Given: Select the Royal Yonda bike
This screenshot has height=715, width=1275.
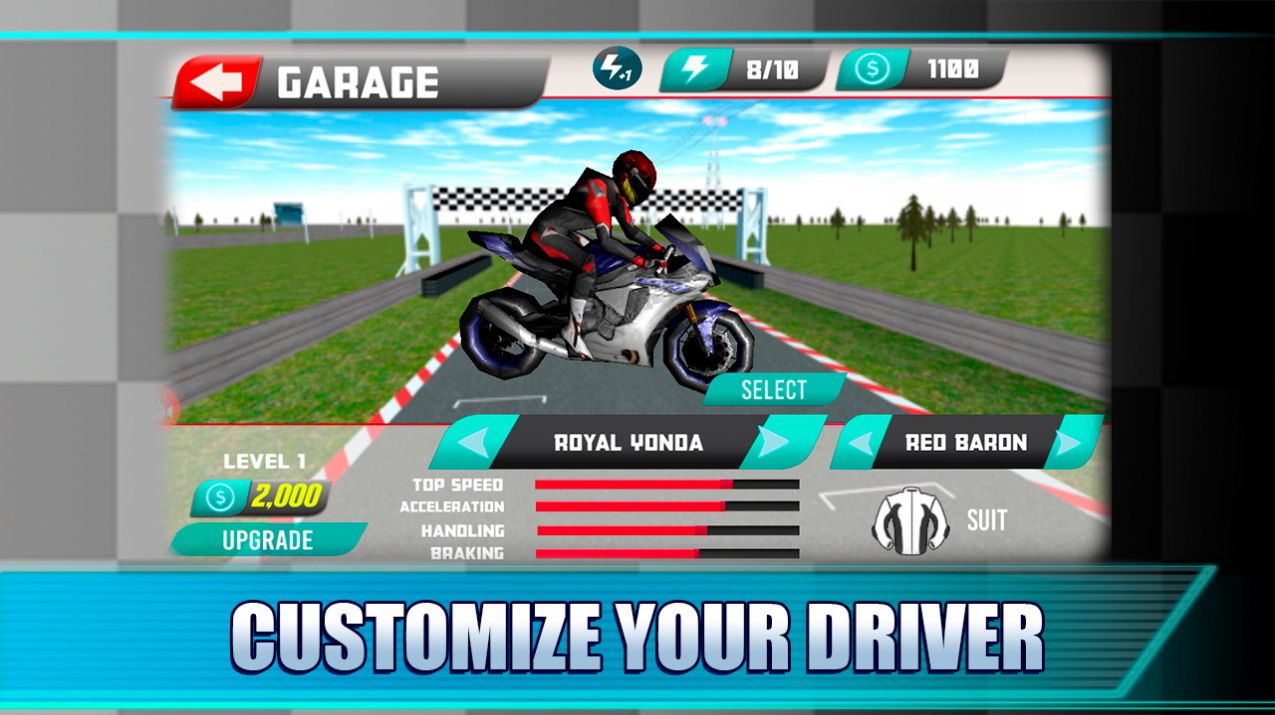Looking at the screenshot, I should 774,390.
